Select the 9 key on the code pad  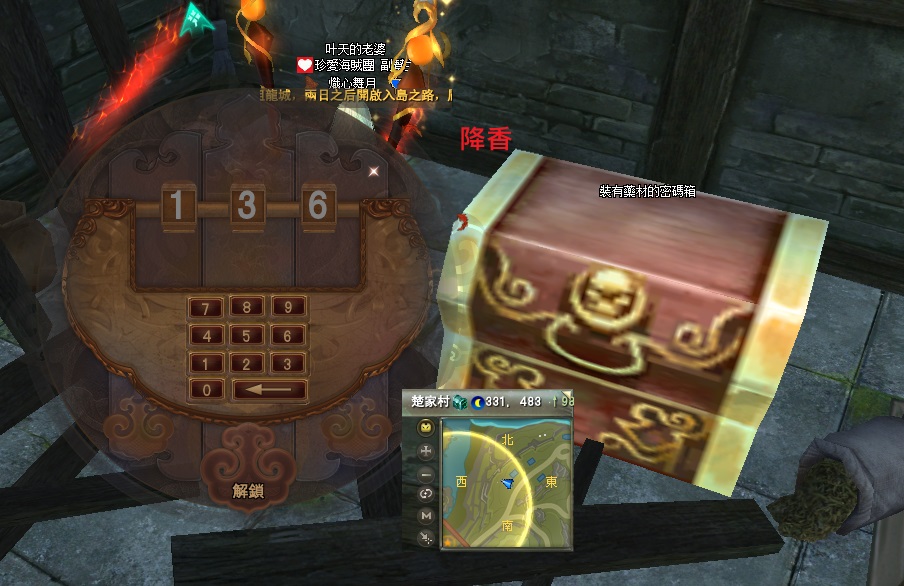[288, 308]
